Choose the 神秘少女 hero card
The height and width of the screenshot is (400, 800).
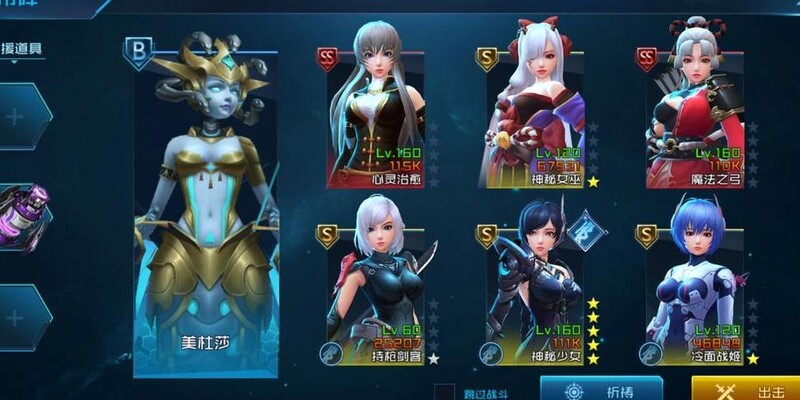(x=537, y=285)
